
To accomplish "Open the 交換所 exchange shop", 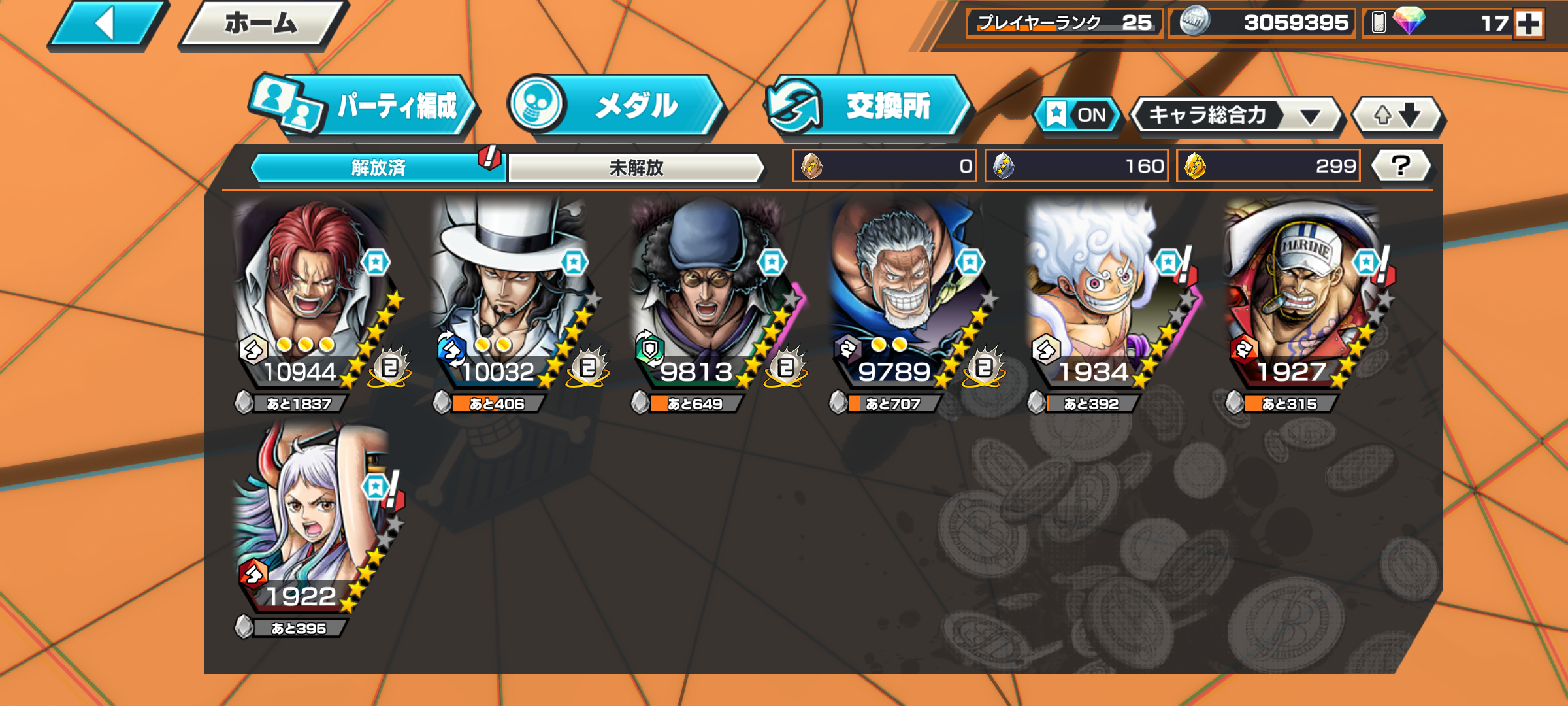I will click(869, 106).
